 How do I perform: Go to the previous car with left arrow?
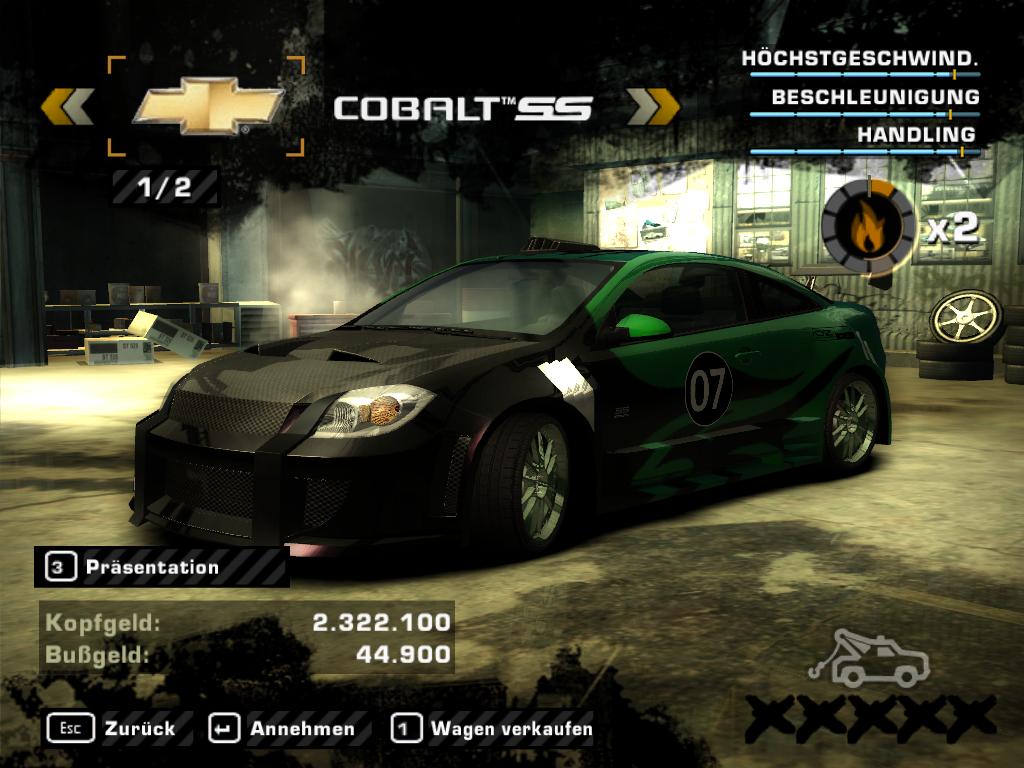coord(67,106)
